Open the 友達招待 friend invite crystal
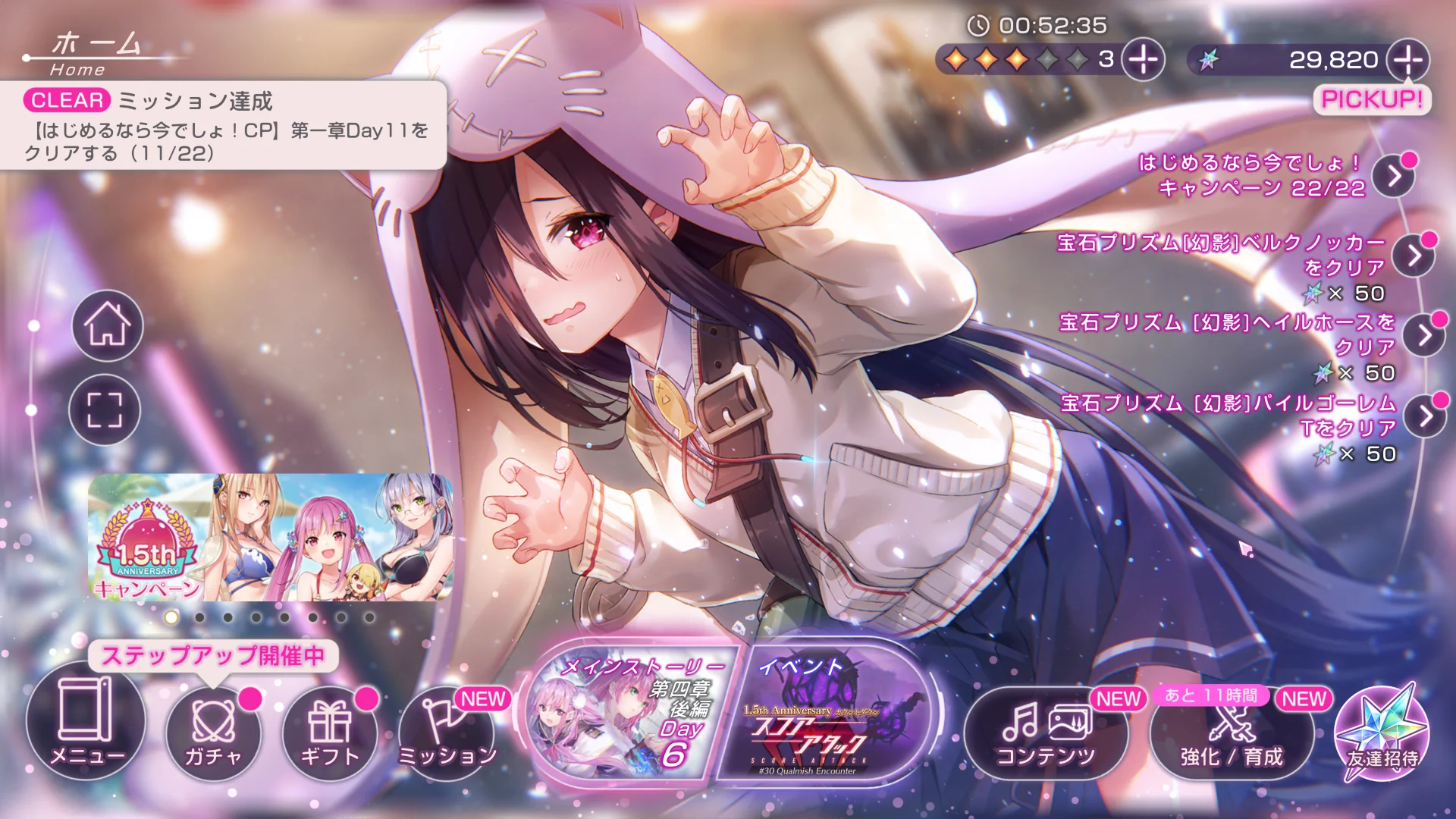 tap(1382, 733)
